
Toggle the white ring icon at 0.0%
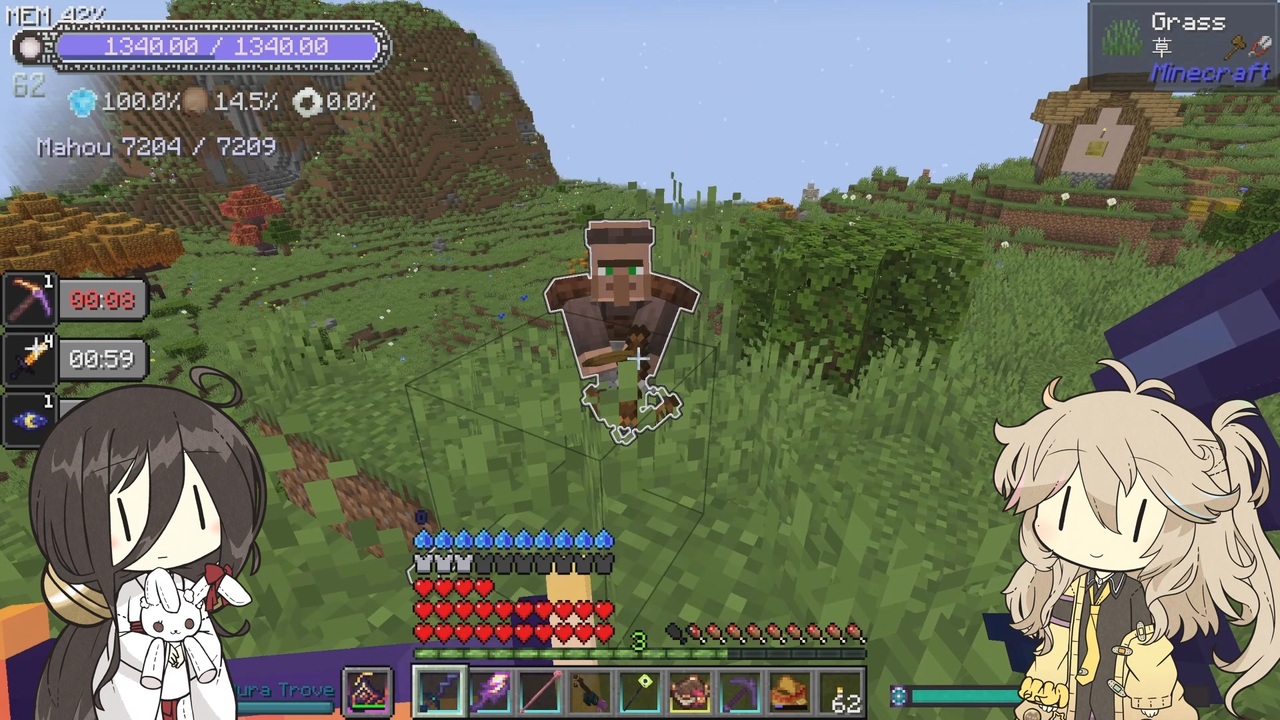[309, 102]
